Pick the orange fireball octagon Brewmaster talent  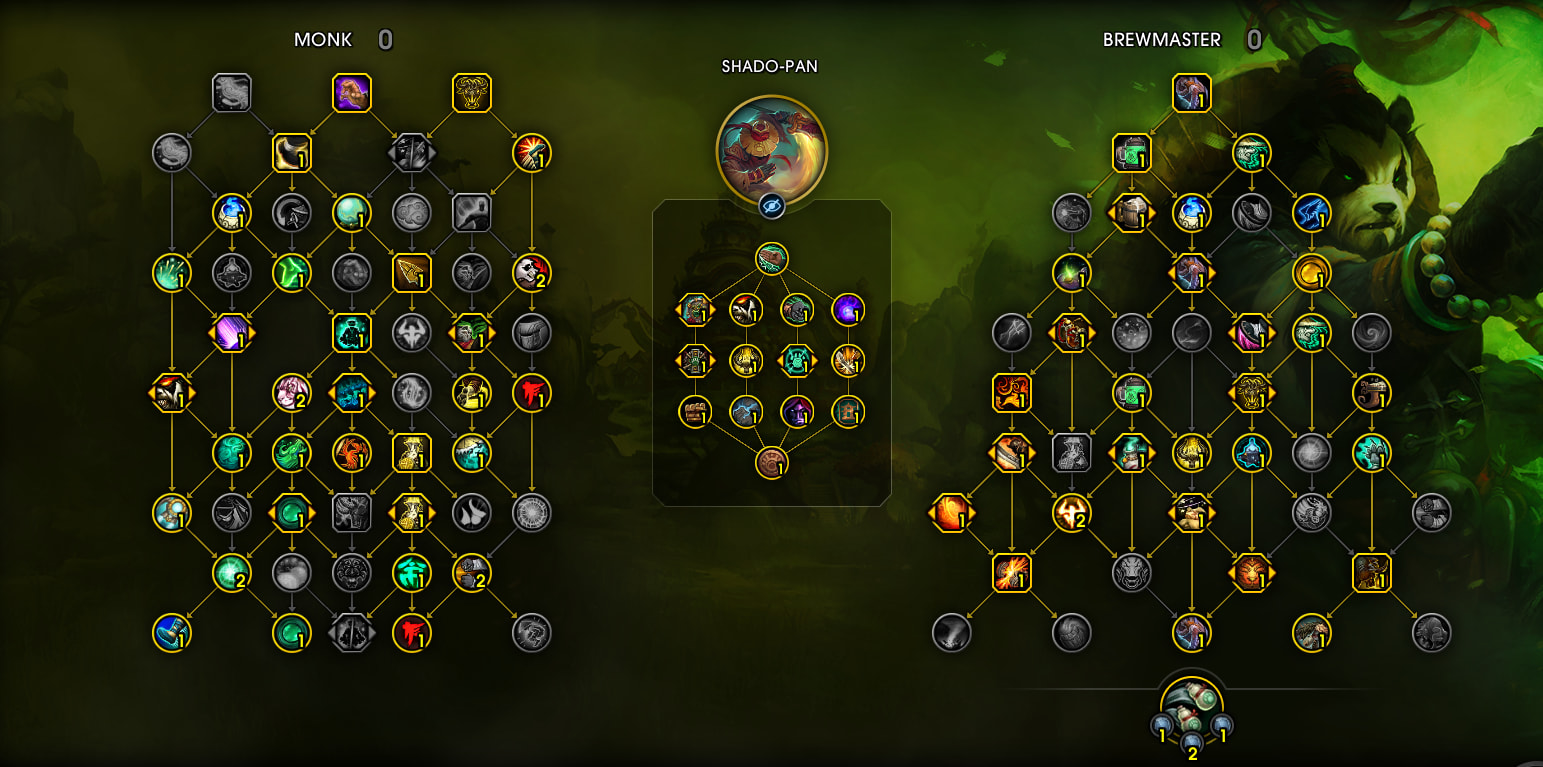[x=951, y=513]
